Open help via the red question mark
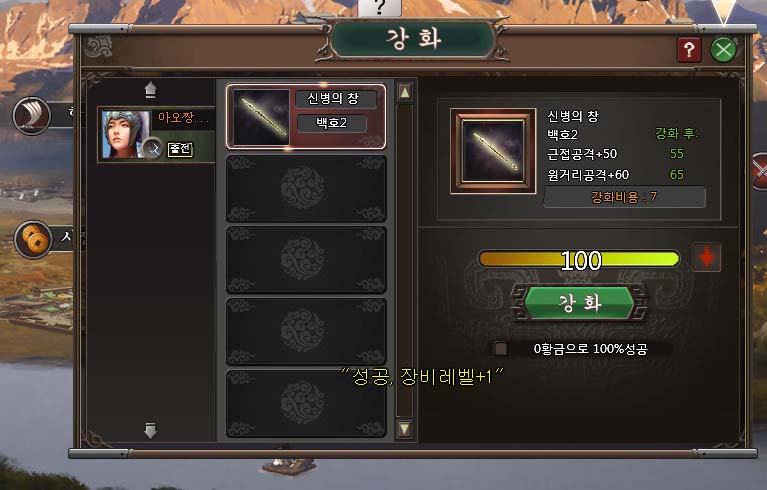Screen dimensions: 767x490 [x=689, y=49]
